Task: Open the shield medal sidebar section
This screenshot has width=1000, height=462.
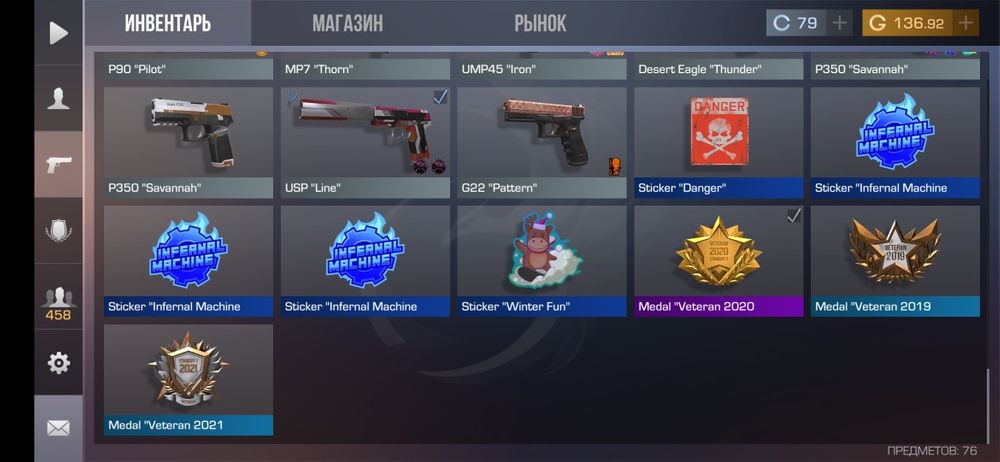Action: (x=59, y=230)
